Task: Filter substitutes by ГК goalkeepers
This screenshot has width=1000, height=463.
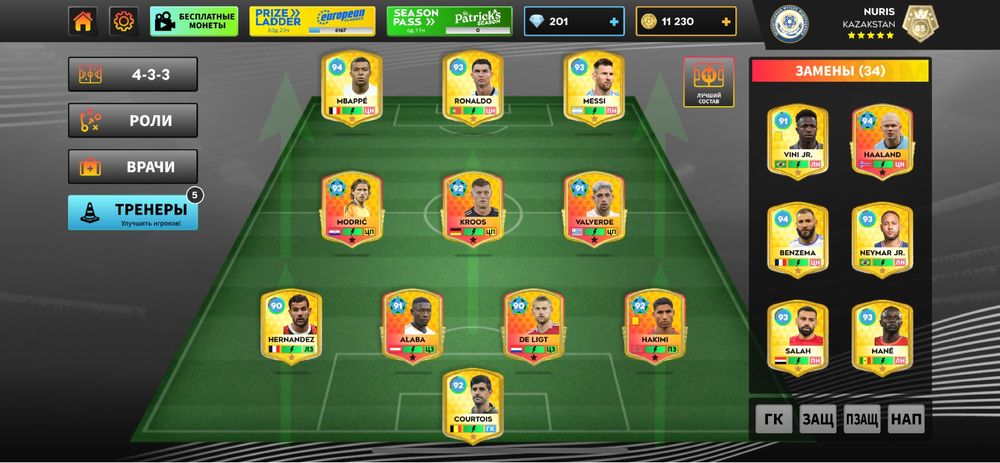Action: (x=770, y=419)
